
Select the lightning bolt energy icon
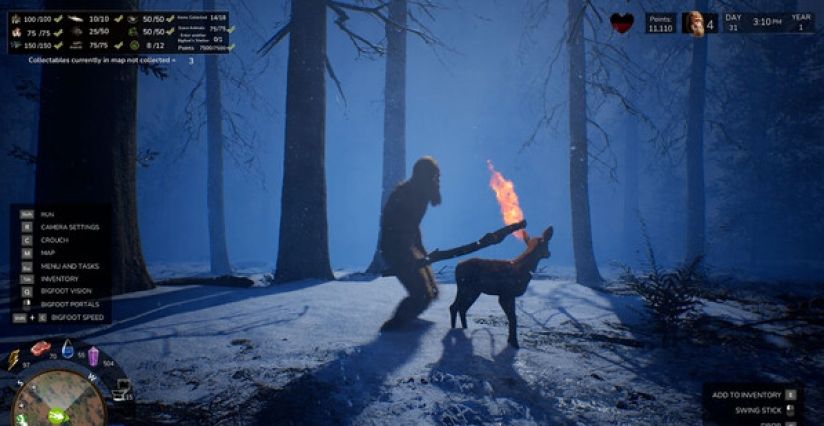pos(14,359)
